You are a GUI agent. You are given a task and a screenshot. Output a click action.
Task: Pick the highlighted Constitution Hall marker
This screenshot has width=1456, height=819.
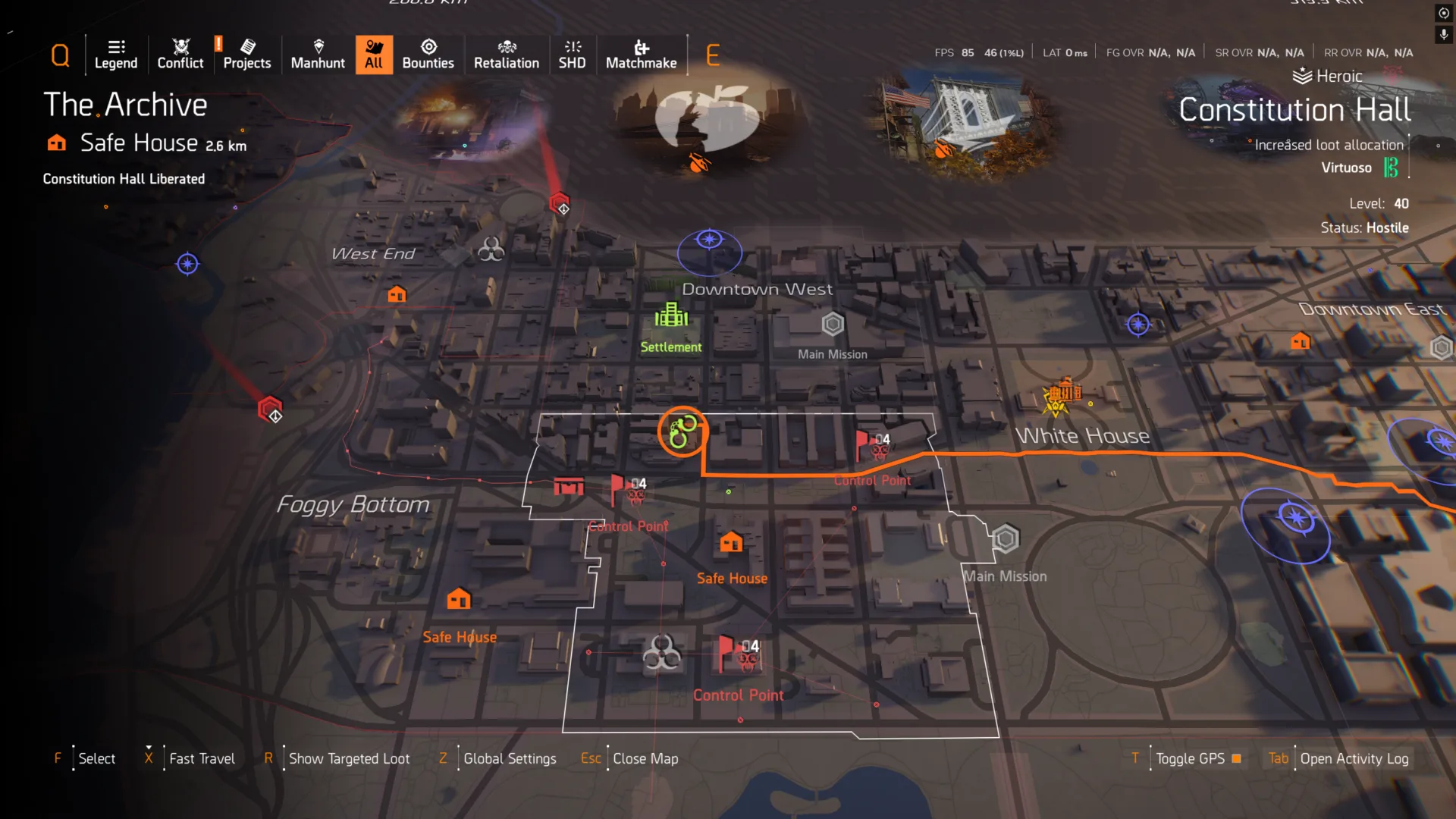pos(682,431)
